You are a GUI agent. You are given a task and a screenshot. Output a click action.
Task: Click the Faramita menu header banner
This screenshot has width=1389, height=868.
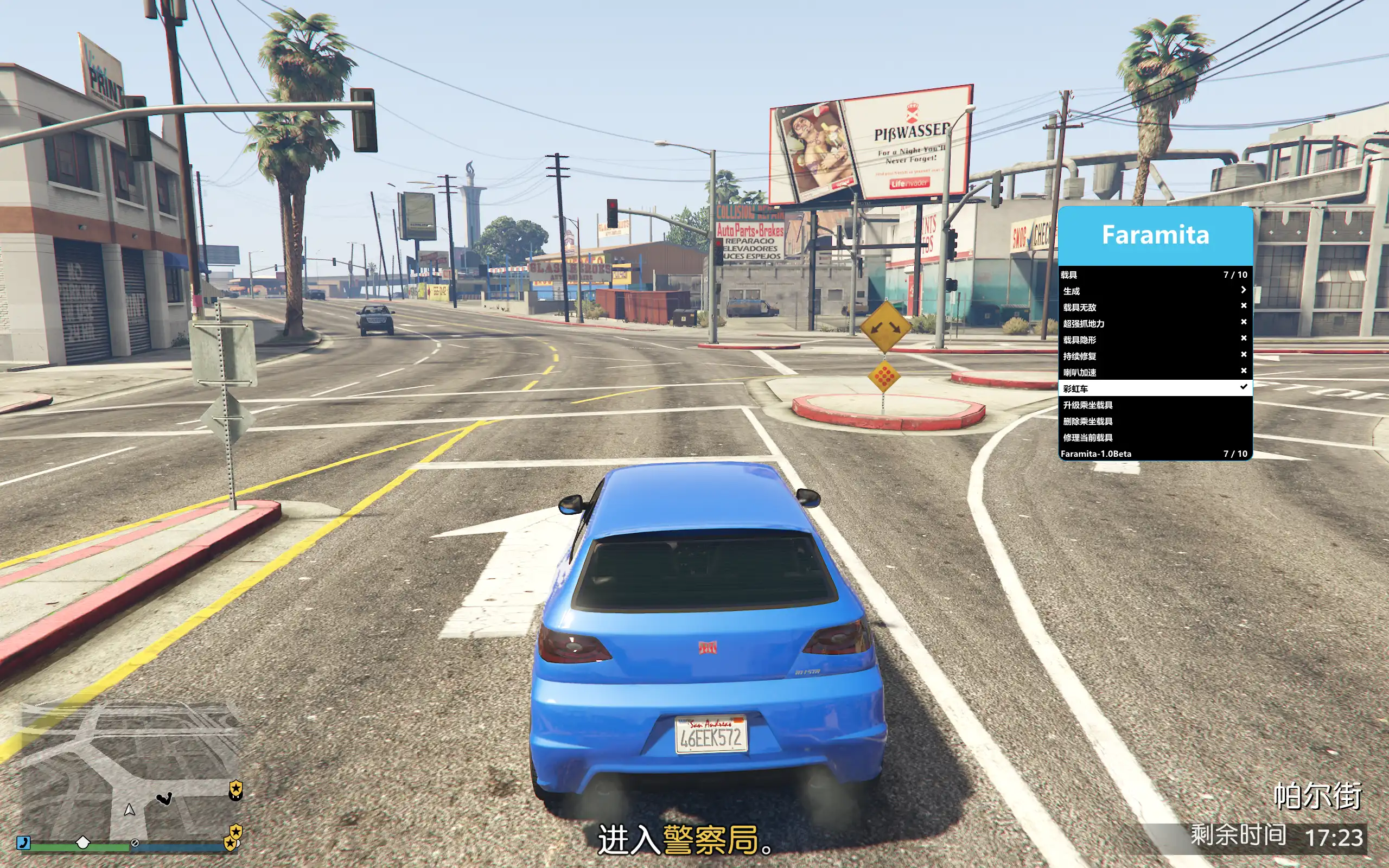click(x=1154, y=235)
